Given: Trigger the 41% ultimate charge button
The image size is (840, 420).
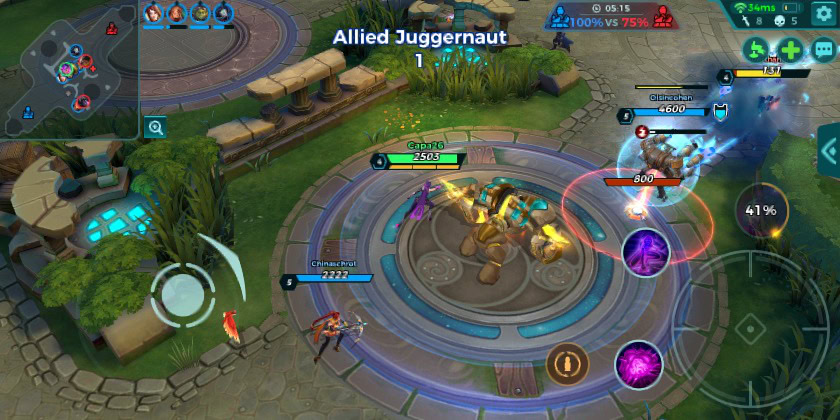Looking at the screenshot, I should pyautogui.click(x=761, y=210).
